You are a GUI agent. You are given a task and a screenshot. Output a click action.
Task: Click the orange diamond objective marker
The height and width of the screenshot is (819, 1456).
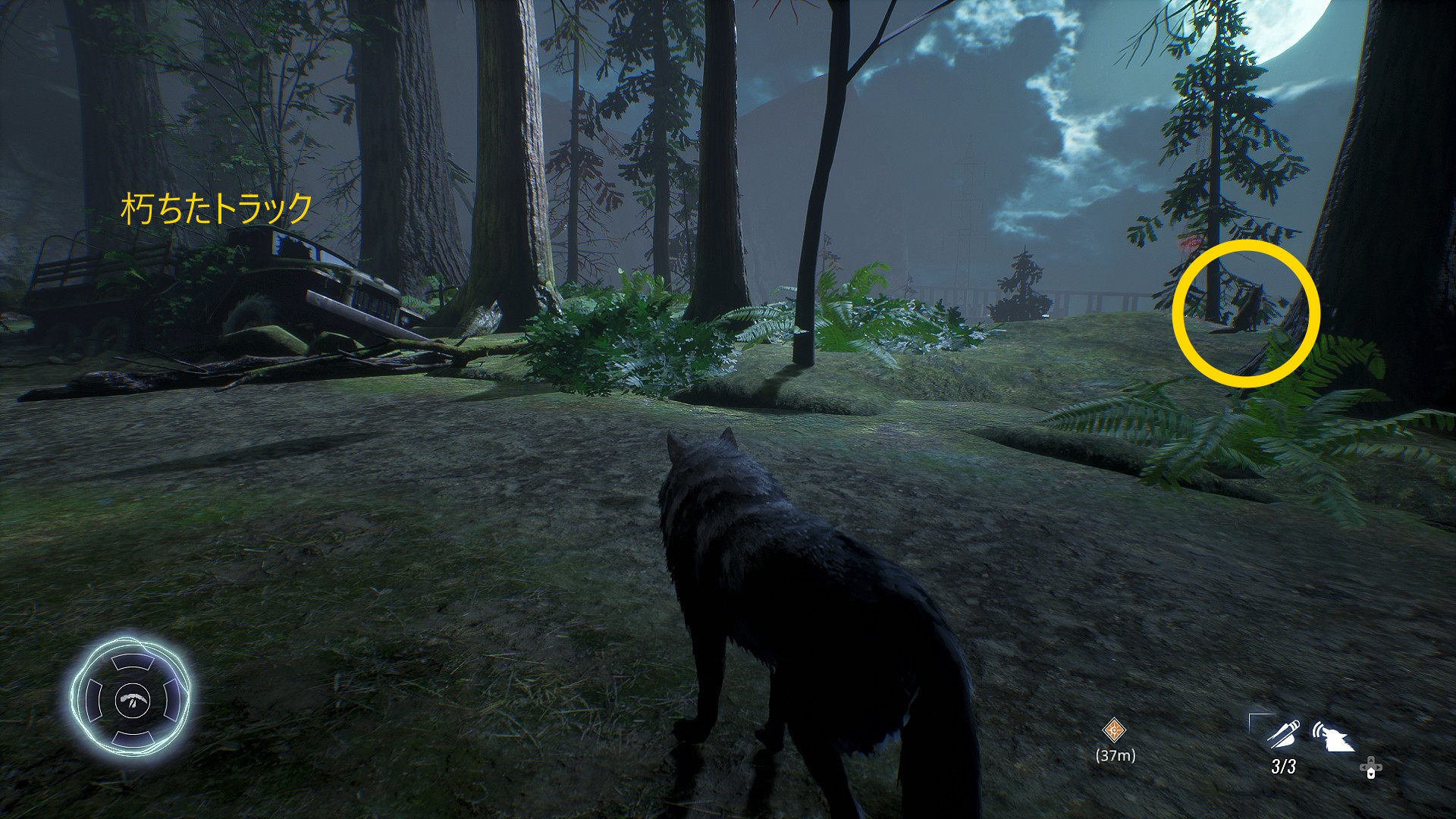1114,730
